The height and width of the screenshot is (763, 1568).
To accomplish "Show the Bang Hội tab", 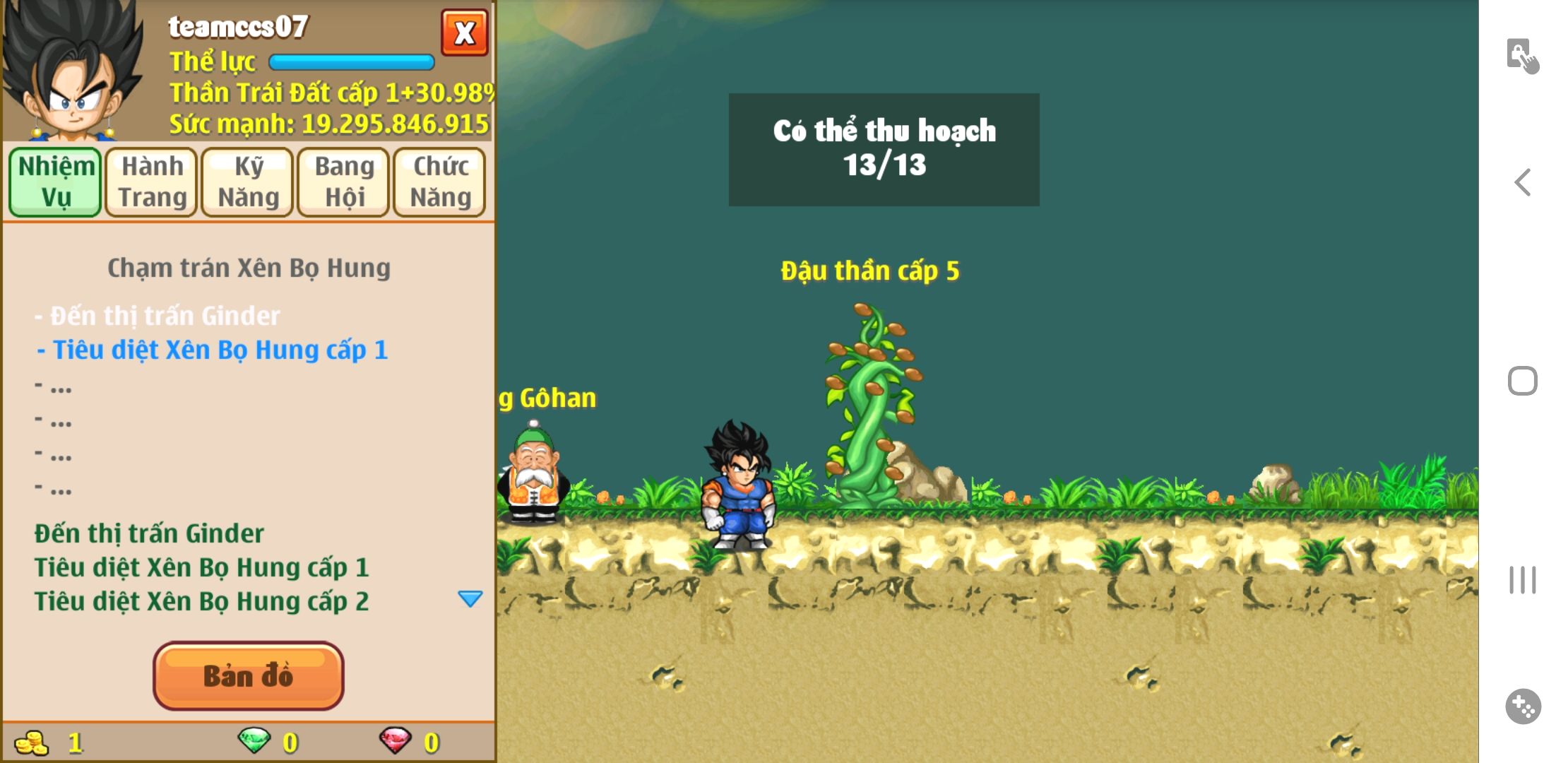I will tap(344, 182).
